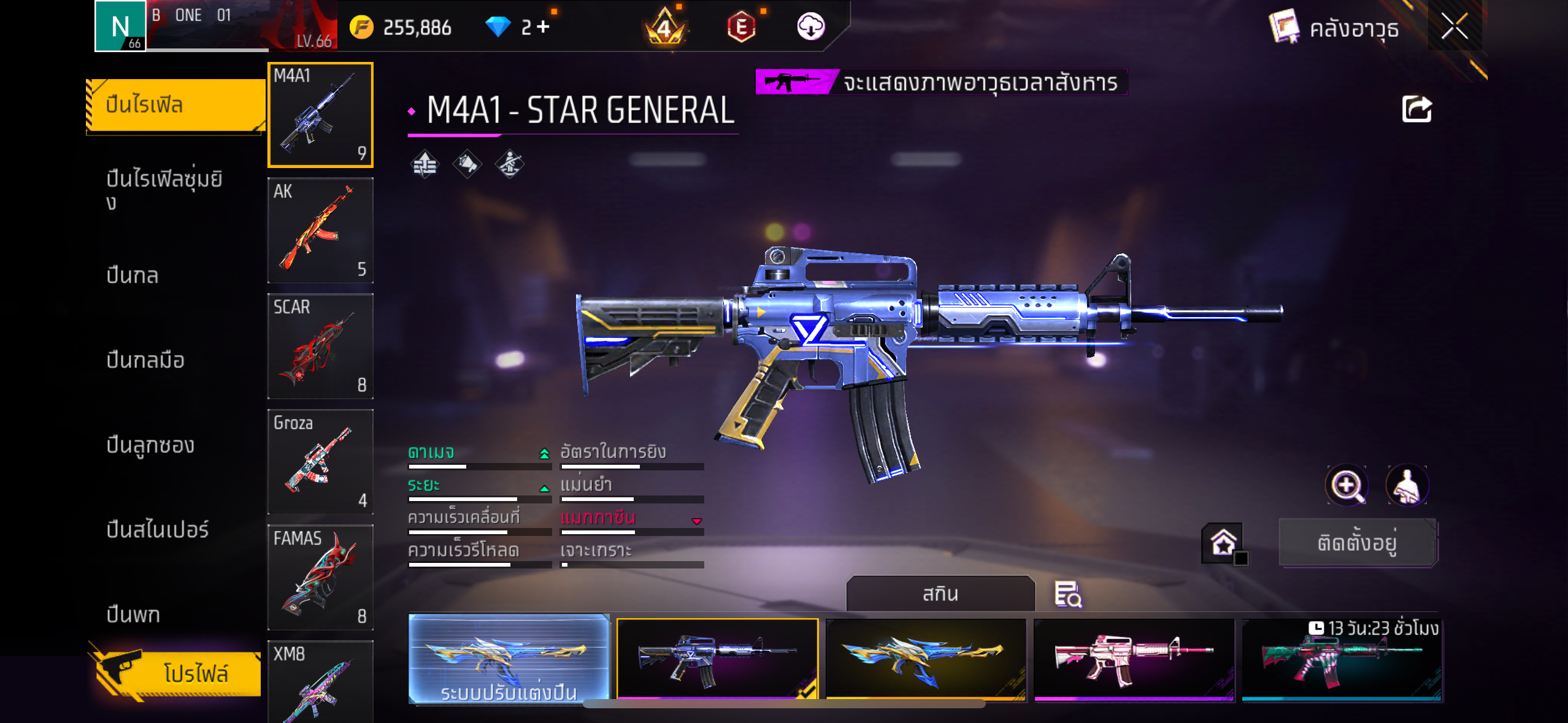Choose the ปืนกลมือ SMG category

(x=145, y=360)
